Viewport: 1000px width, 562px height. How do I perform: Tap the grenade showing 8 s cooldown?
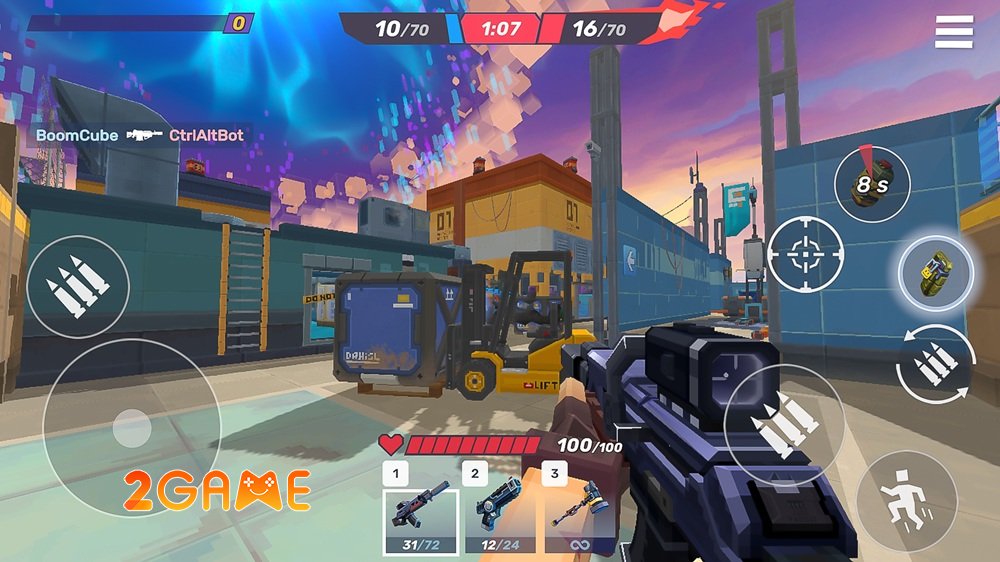click(x=872, y=183)
